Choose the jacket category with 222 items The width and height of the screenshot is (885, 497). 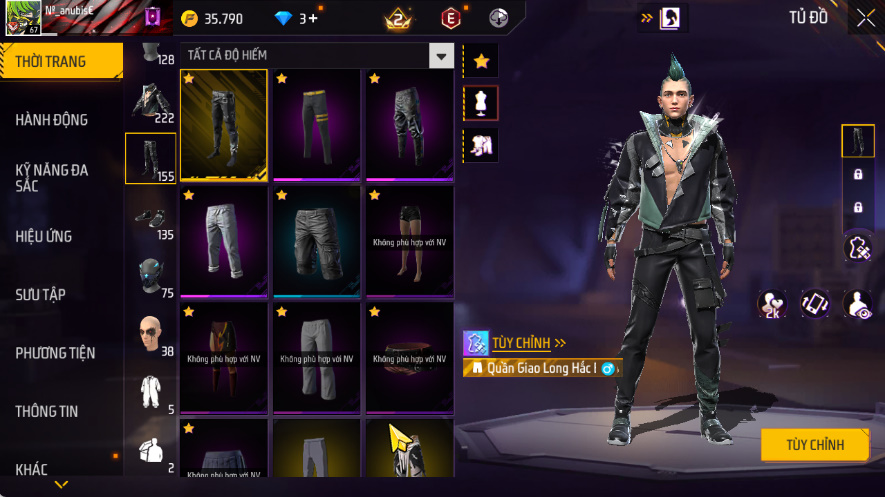pyautogui.click(x=150, y=103)
